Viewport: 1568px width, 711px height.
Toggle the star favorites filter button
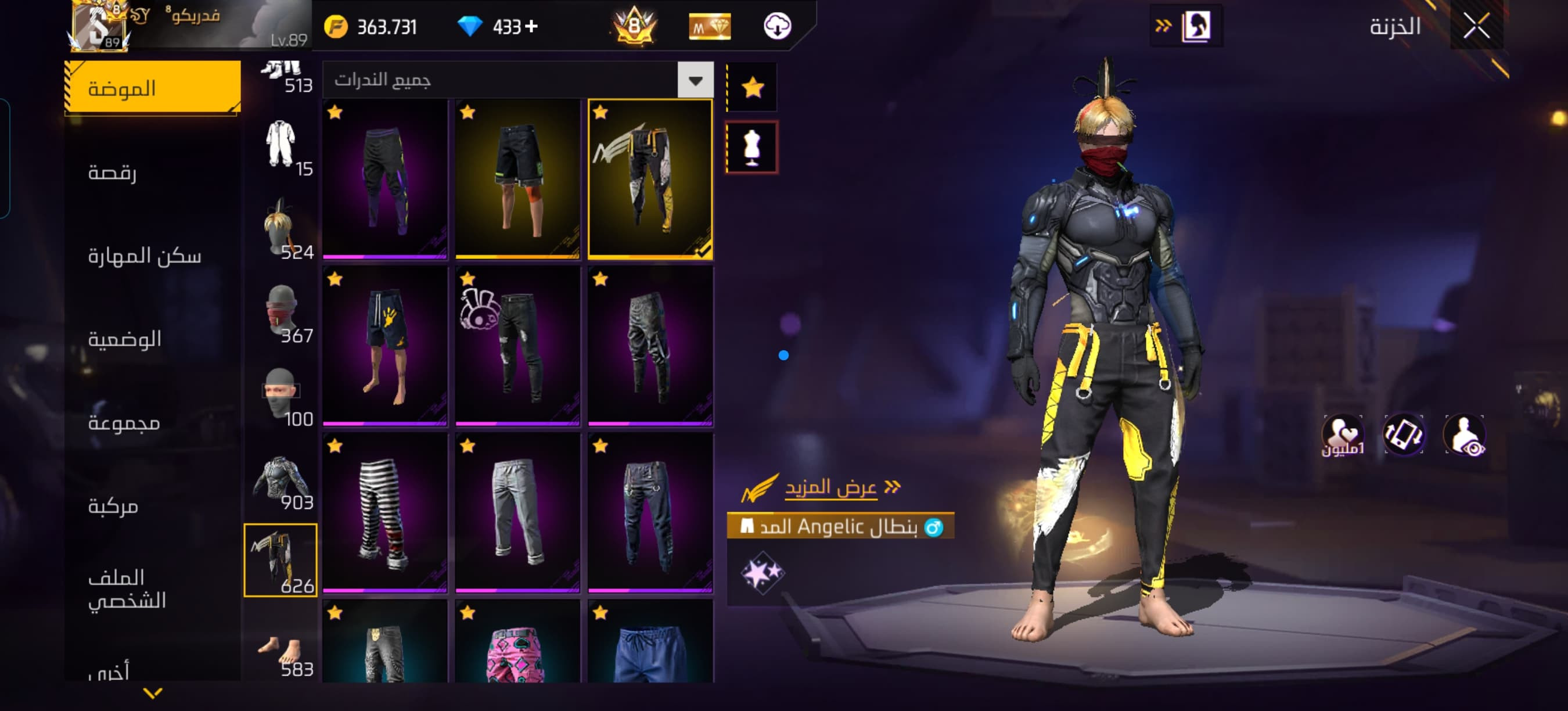752,88
